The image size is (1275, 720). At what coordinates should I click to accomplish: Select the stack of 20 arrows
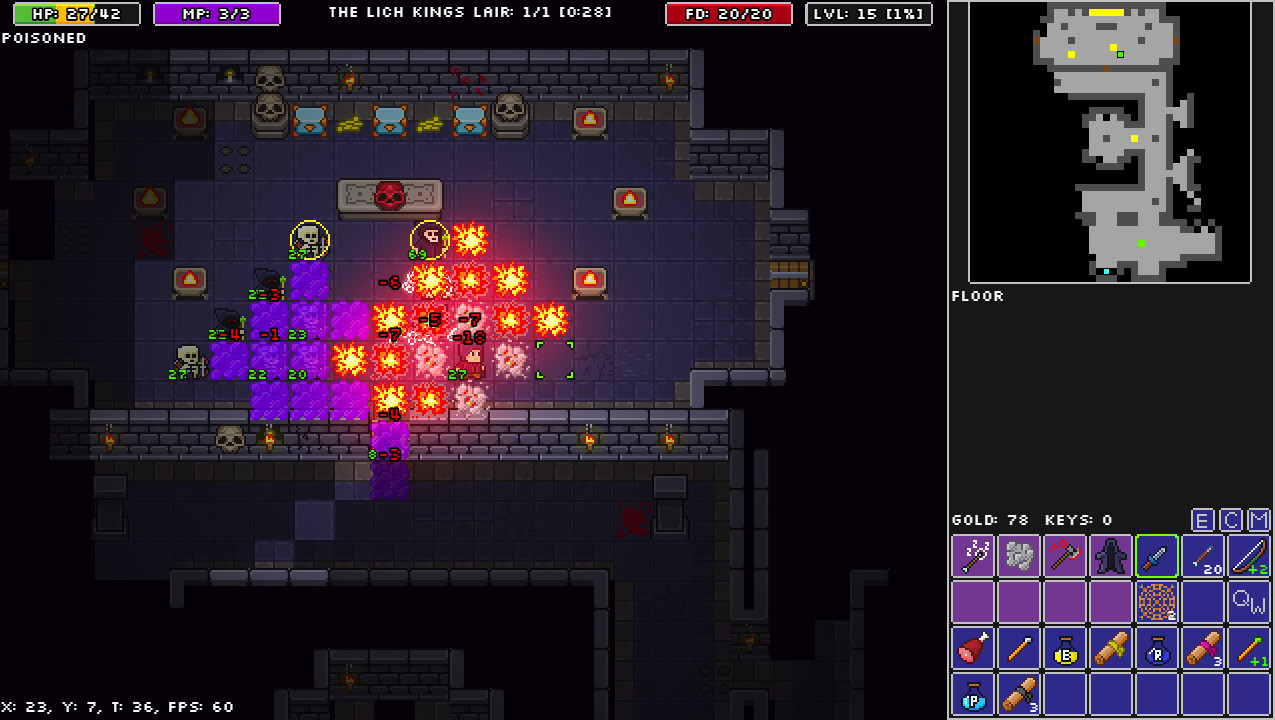point(1203,556)
